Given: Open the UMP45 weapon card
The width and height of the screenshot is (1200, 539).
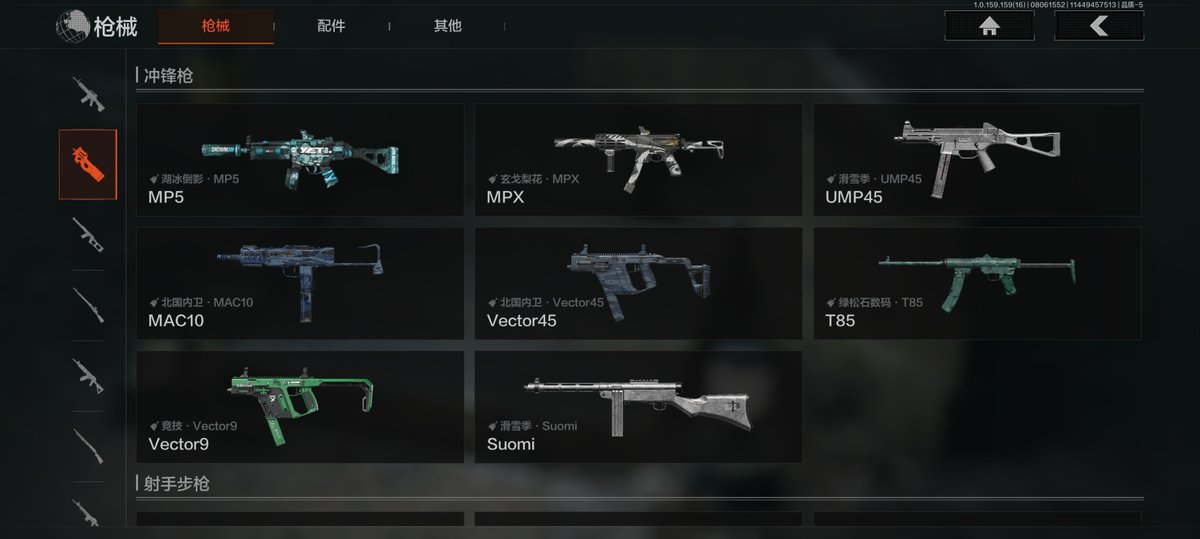Looking at the screenshot, I should 977,160.
